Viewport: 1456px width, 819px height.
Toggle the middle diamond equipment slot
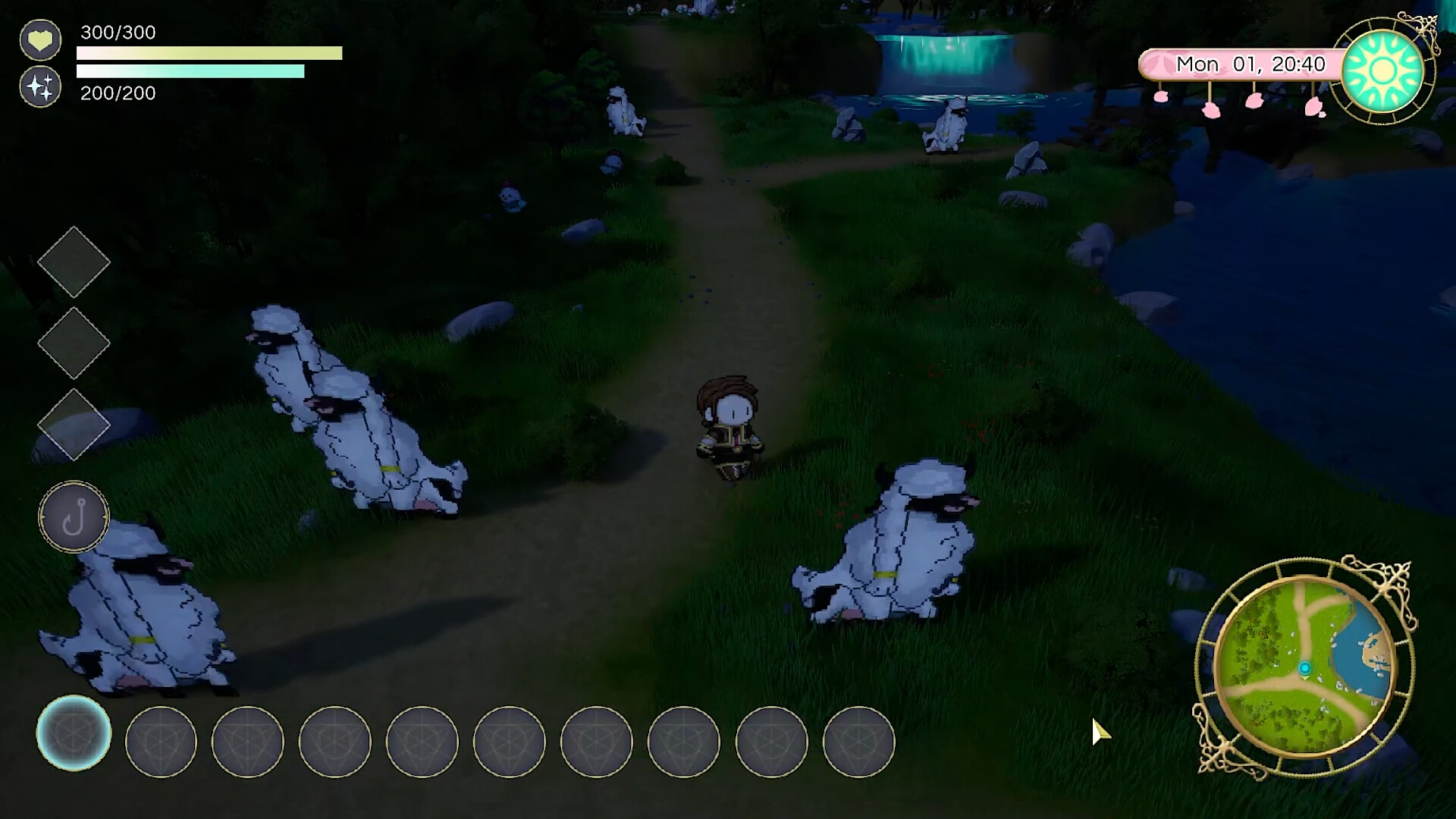[74, 343]
